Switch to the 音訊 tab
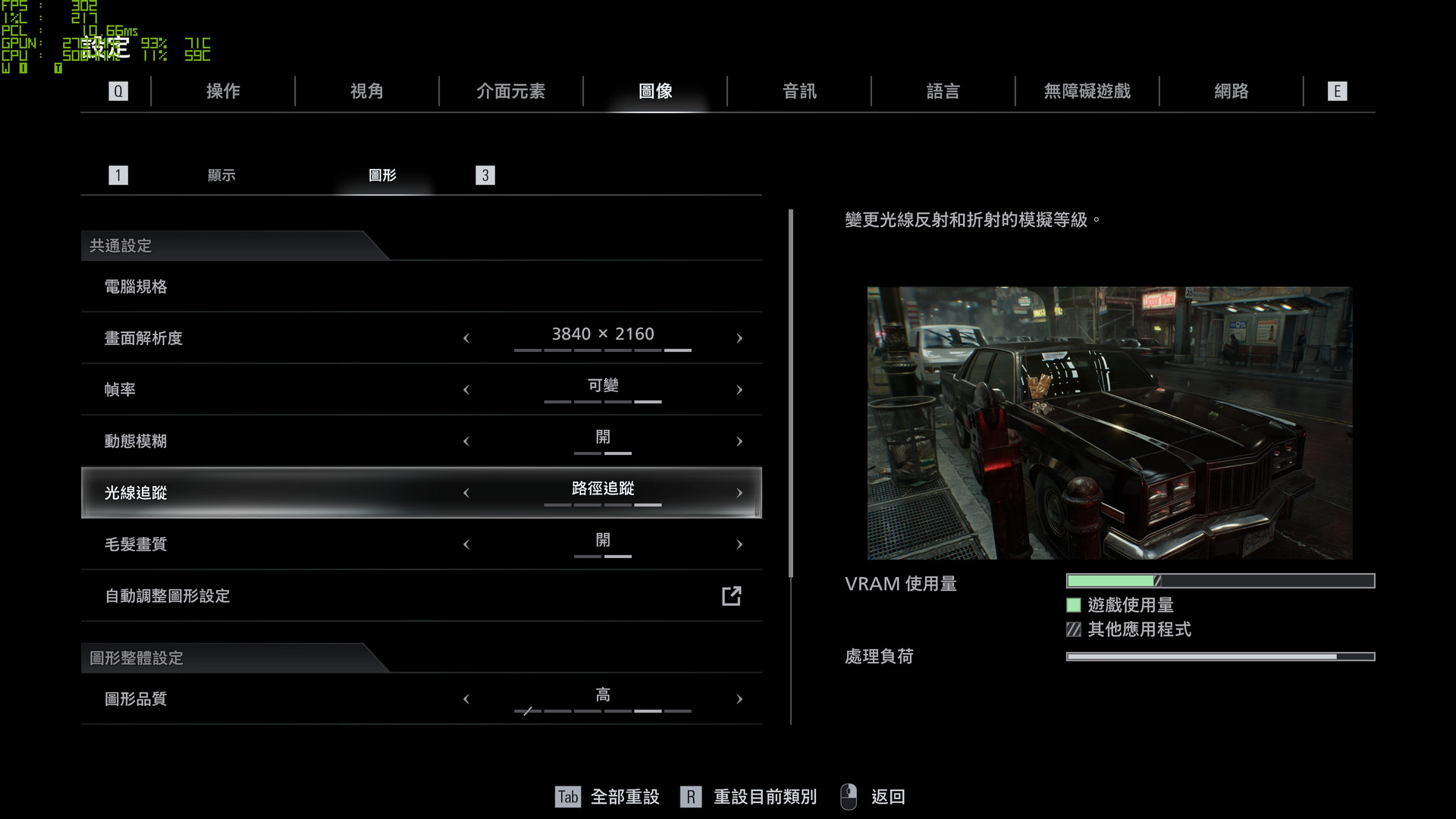Viewport: 1456px width, 819px height. (799, 92)
